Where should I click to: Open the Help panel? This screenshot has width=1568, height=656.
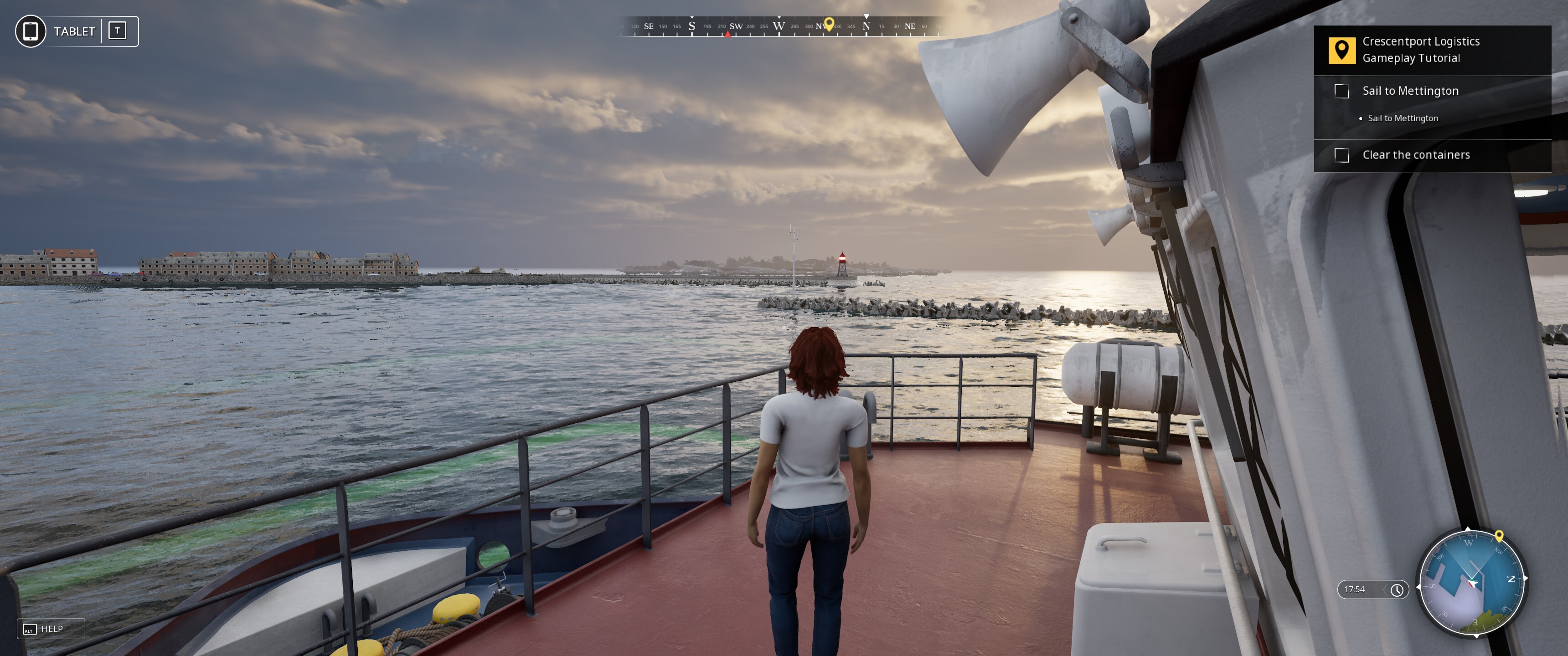(x=50, y=629)
